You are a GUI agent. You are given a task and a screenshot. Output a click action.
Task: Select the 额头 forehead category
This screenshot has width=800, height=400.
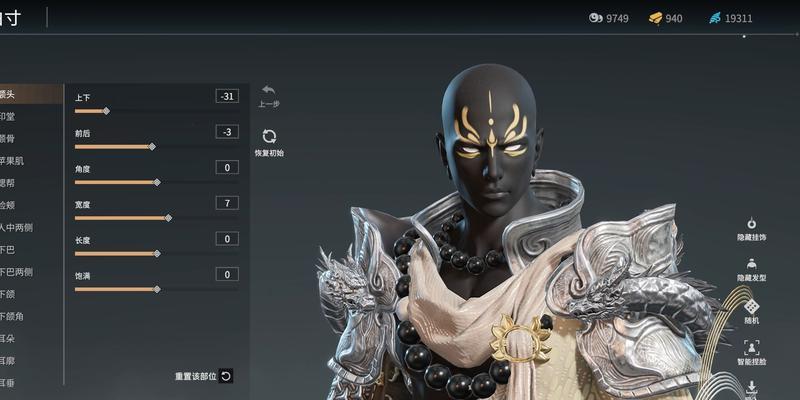[x=10, y=95]
